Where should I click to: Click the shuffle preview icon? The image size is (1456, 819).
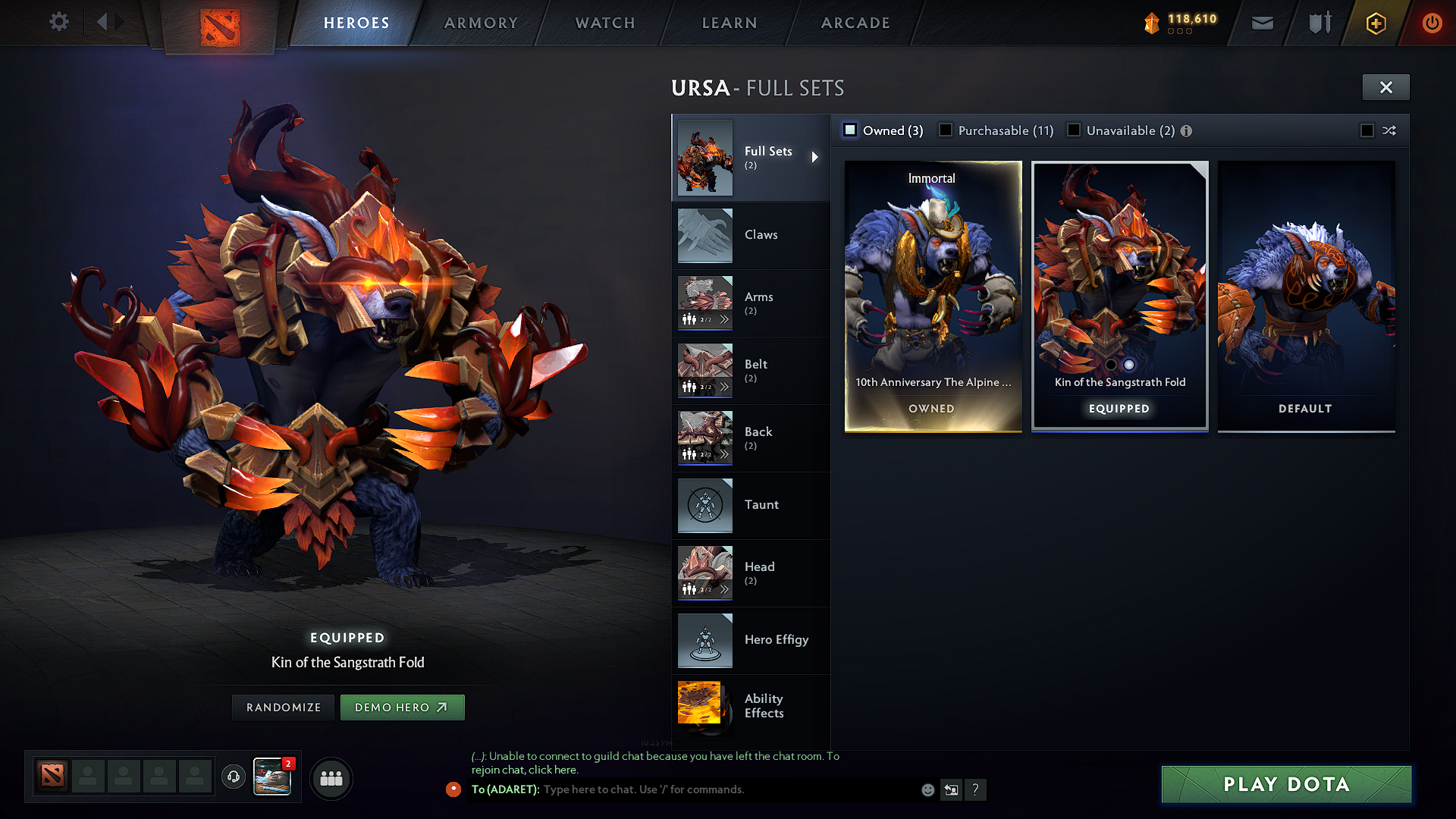[x=1390, y=130]
